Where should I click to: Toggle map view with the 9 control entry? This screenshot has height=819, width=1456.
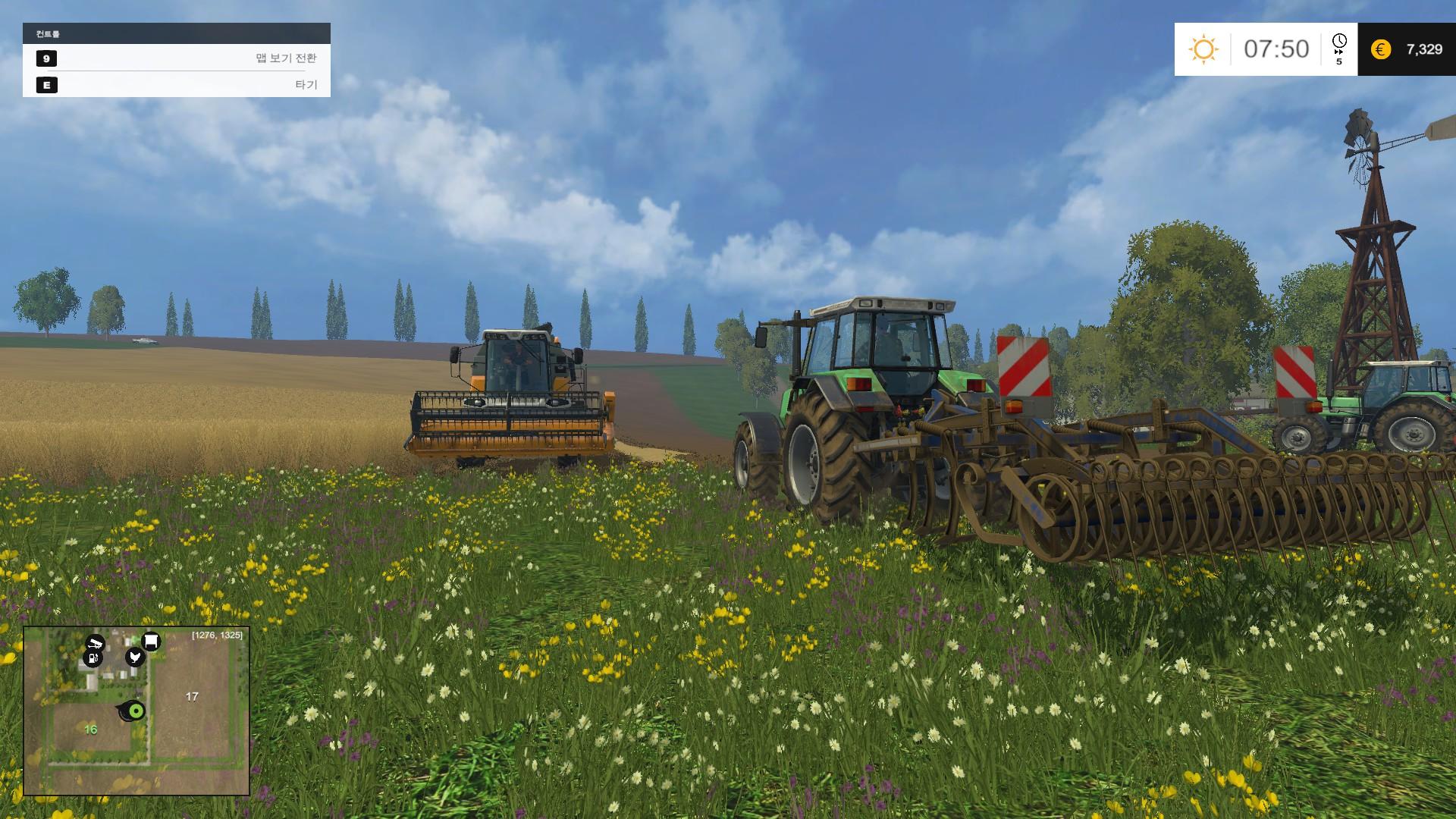pos(47,56)
